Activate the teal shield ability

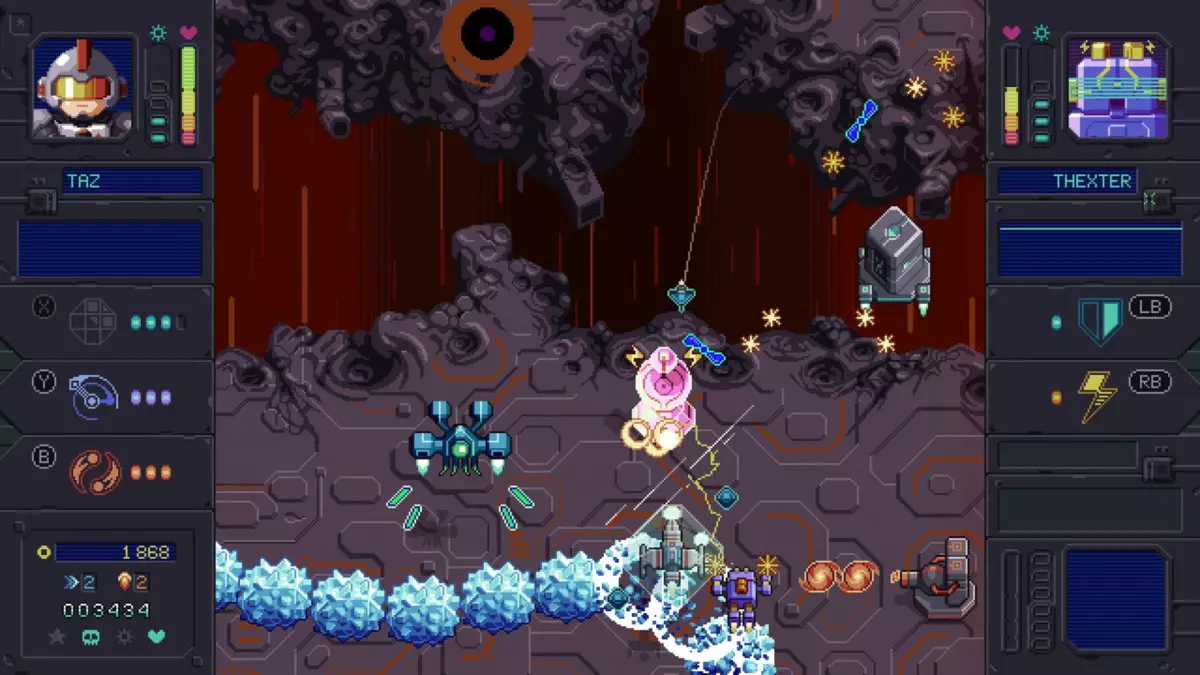tap(1099, 322)
